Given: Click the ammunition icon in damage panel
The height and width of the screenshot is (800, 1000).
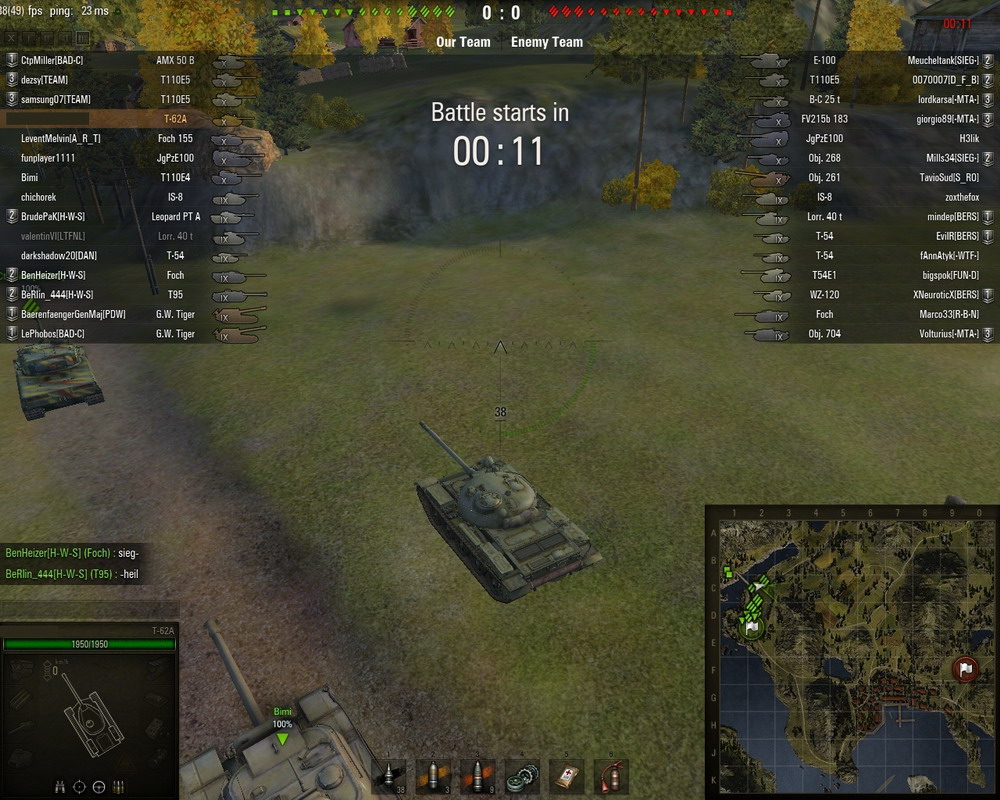Looking at the screenshot, I should (118, 787).
